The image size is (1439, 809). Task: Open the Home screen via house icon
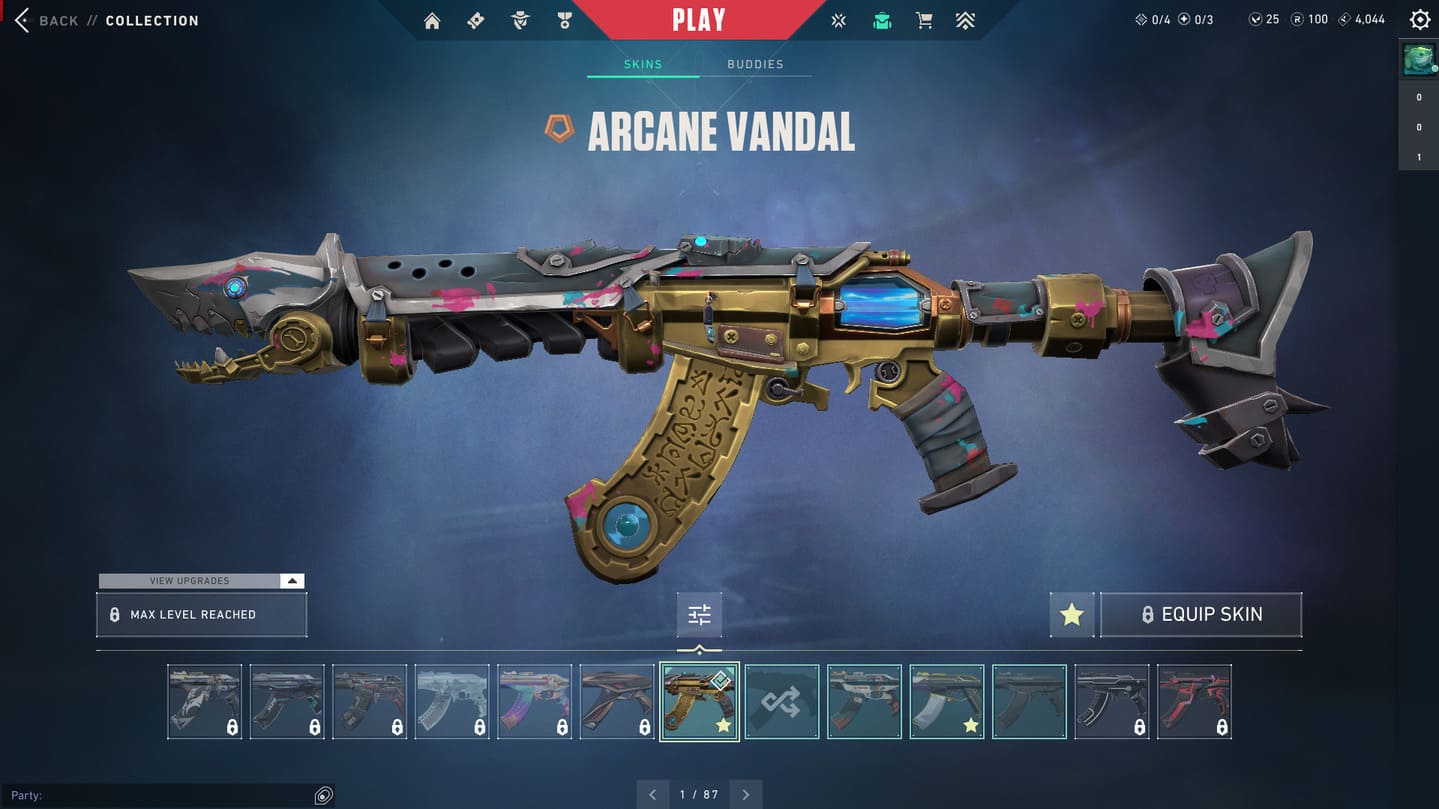point(432,21)
